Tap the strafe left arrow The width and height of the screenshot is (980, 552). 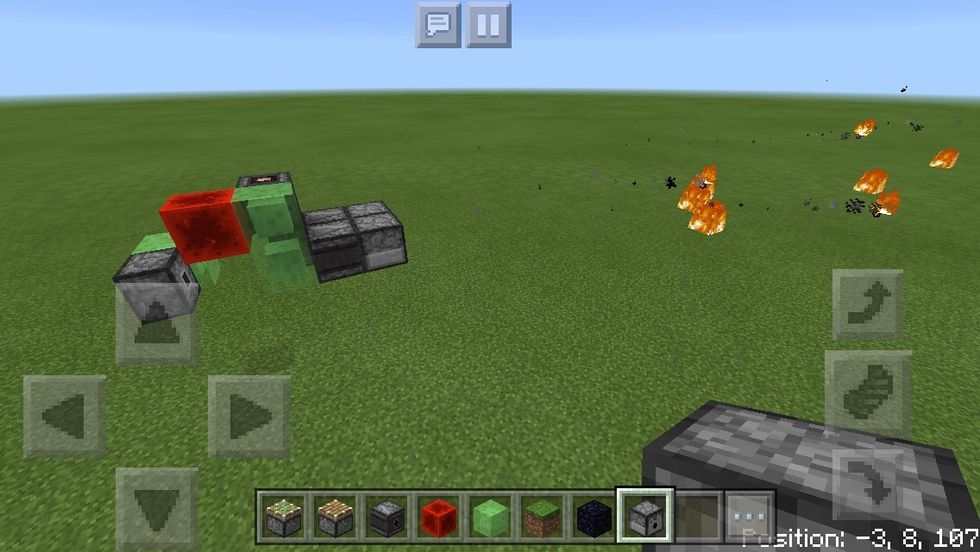[x=65, y=416]
